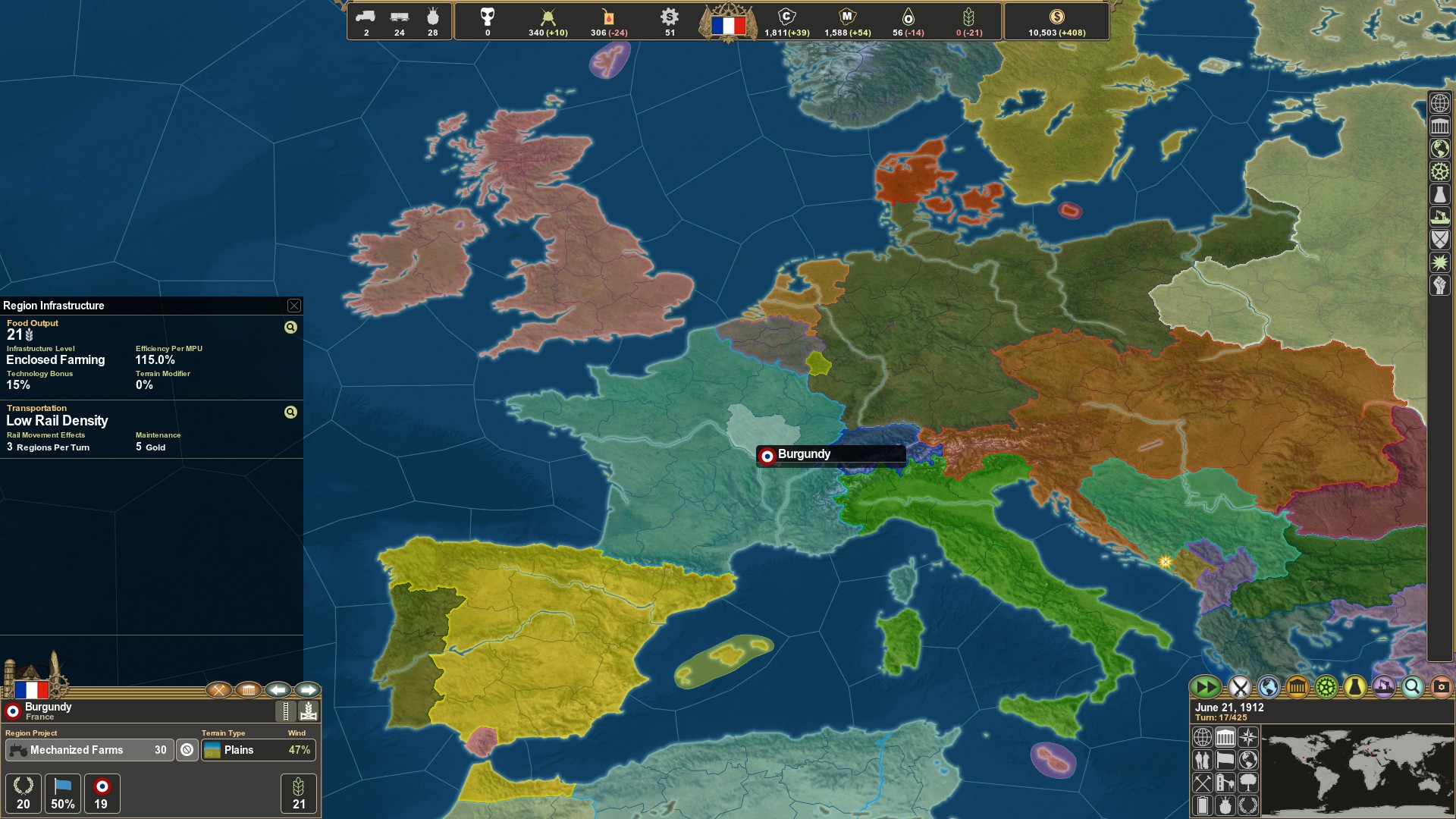Open the magnifying glass search icon at bottom right
1456x819 pixels.
1412,686
